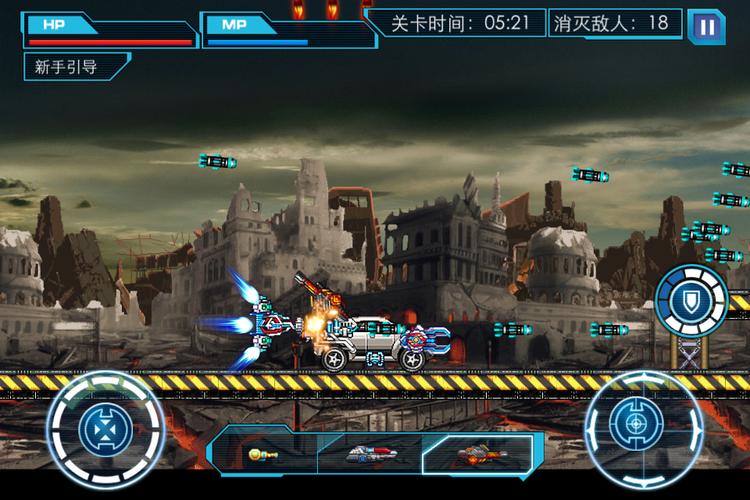The height and width of the screenshot is (500, 750).
Task: Select the yellow cannon weapon slot
Action: pos(263,454)
